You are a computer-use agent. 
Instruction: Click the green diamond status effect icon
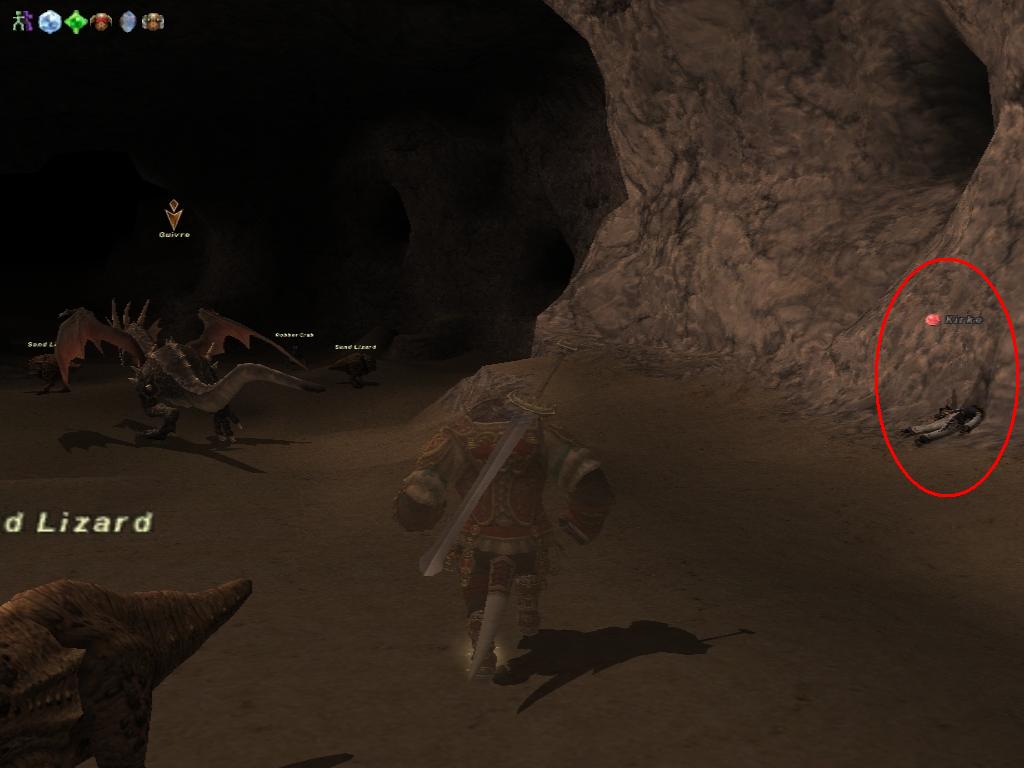coord(76,21)
